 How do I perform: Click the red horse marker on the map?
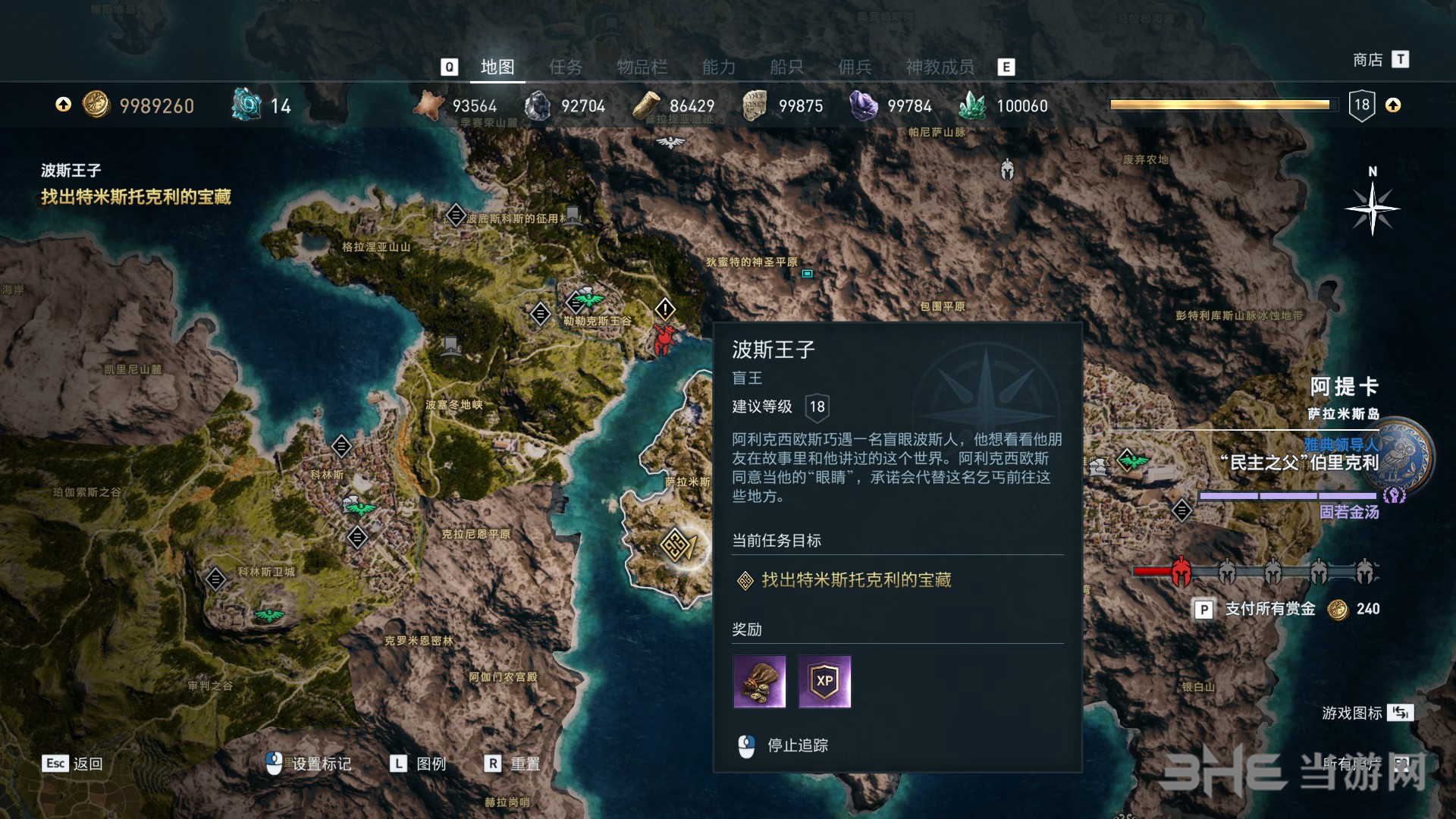click(664, 340)
